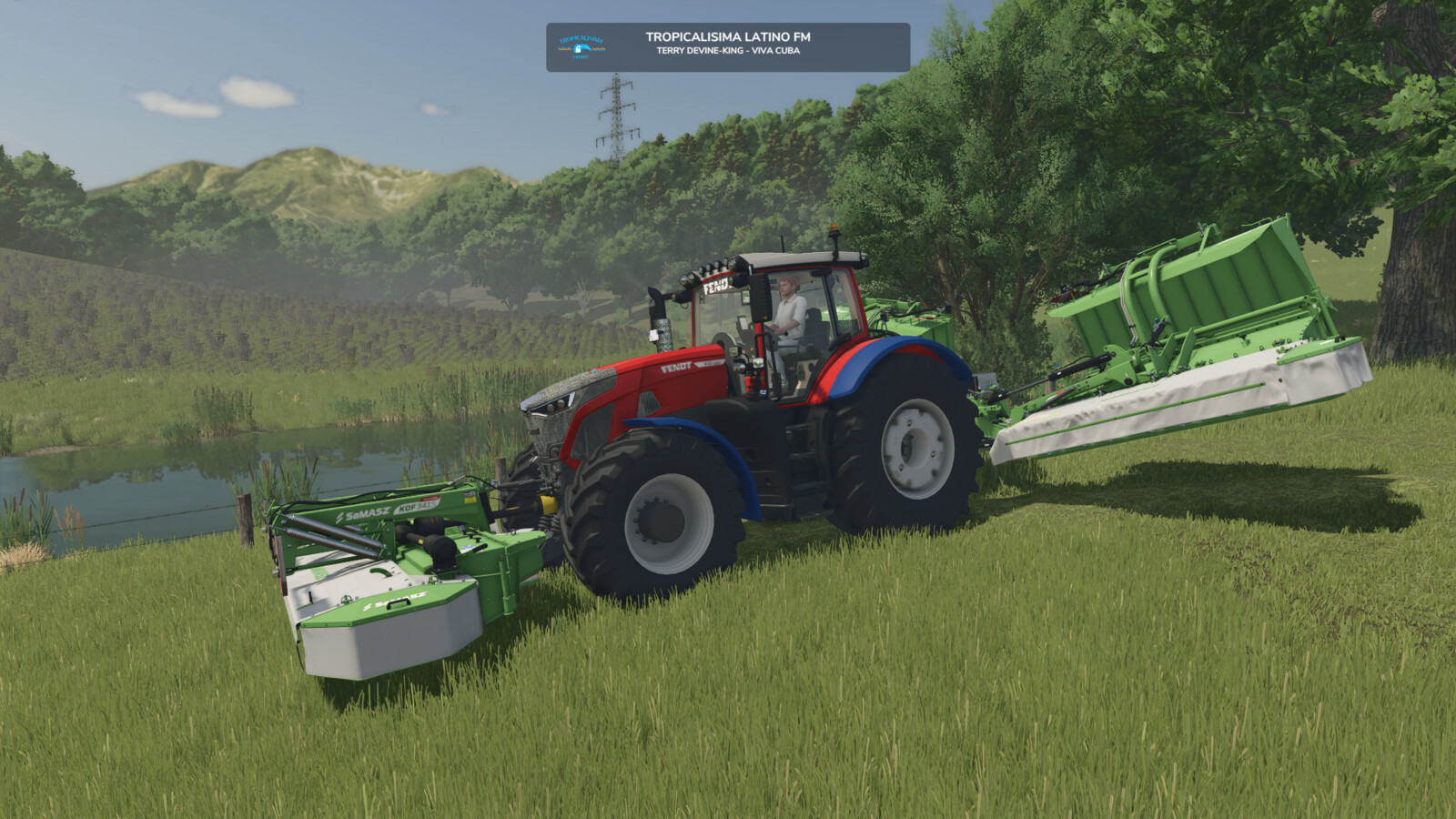Click the tractor's front headlight array
Image resolution: width=1456 pixels, height=819 pixels.
click(555, 406)
